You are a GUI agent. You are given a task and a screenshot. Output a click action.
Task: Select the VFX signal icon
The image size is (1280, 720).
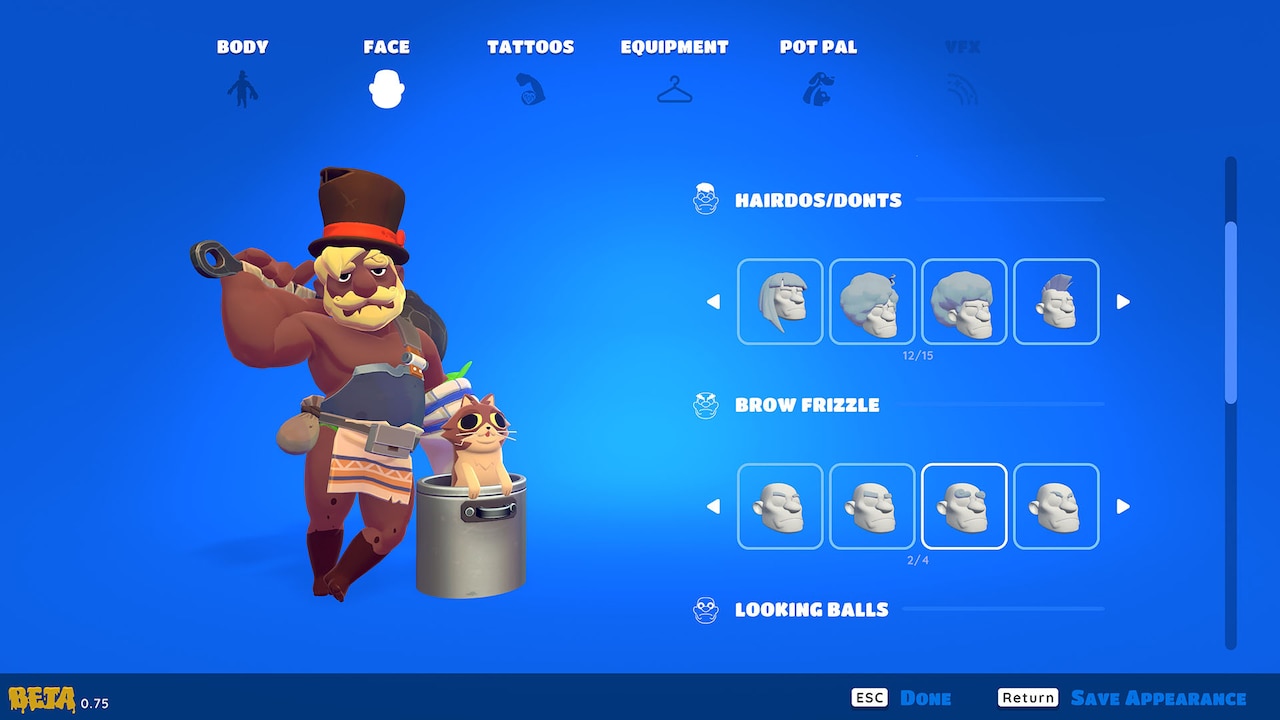961,88
